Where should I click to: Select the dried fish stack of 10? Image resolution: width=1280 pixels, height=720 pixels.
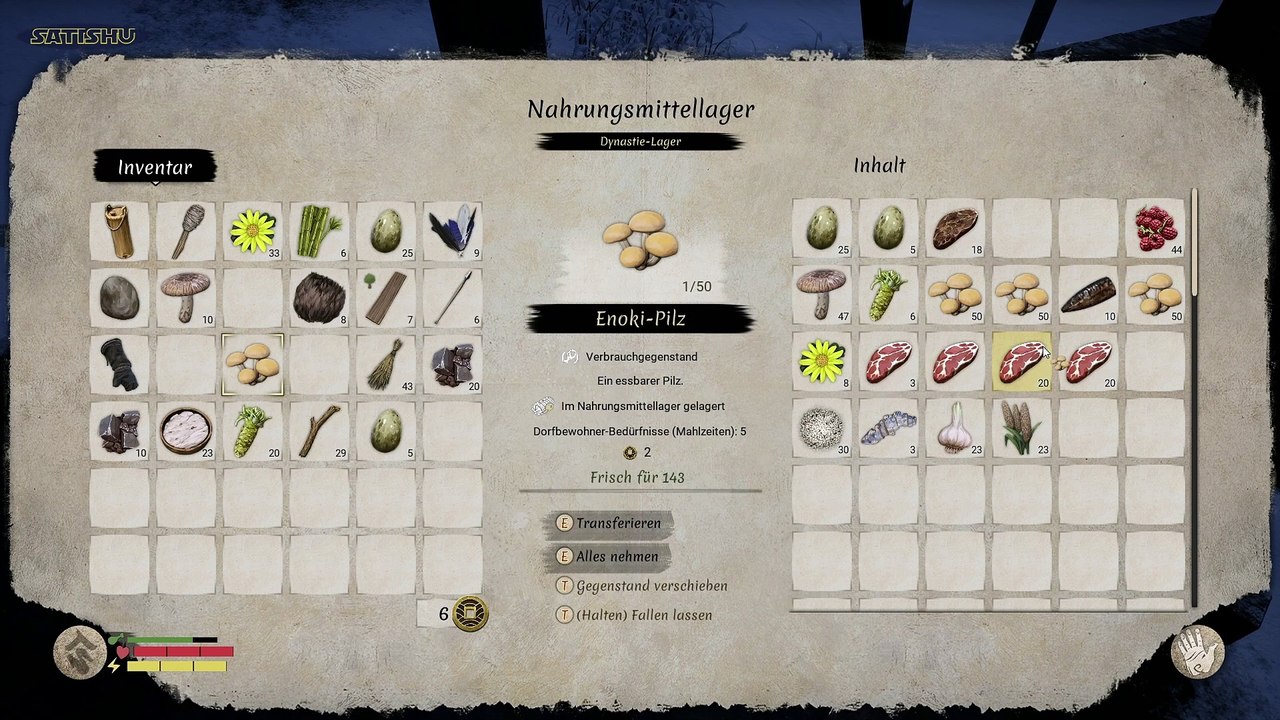(1088, 294)
